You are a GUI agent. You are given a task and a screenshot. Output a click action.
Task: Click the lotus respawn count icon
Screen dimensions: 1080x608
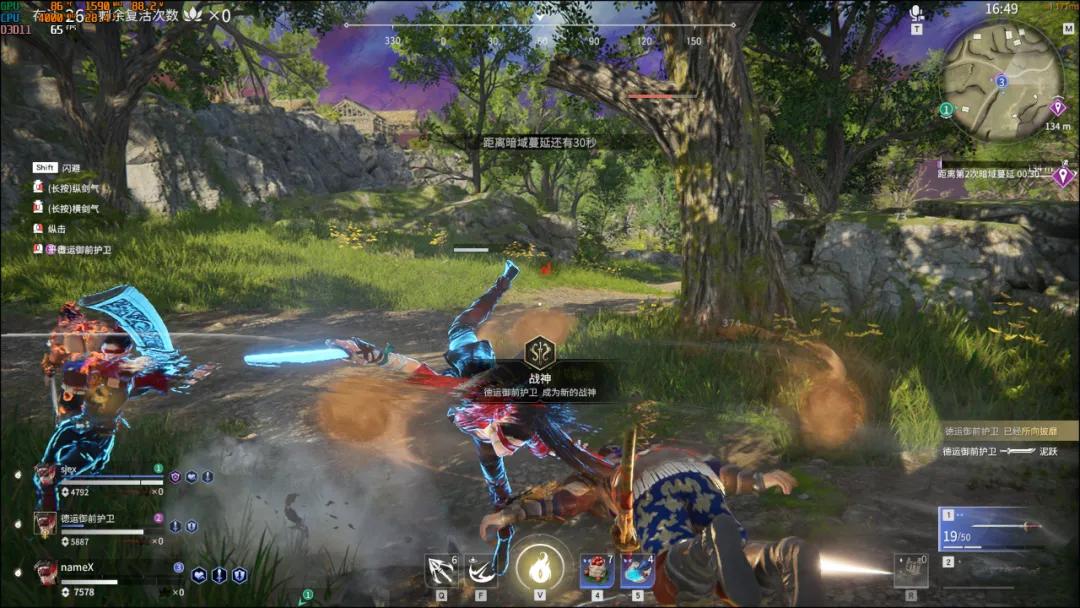pos(193,15)
